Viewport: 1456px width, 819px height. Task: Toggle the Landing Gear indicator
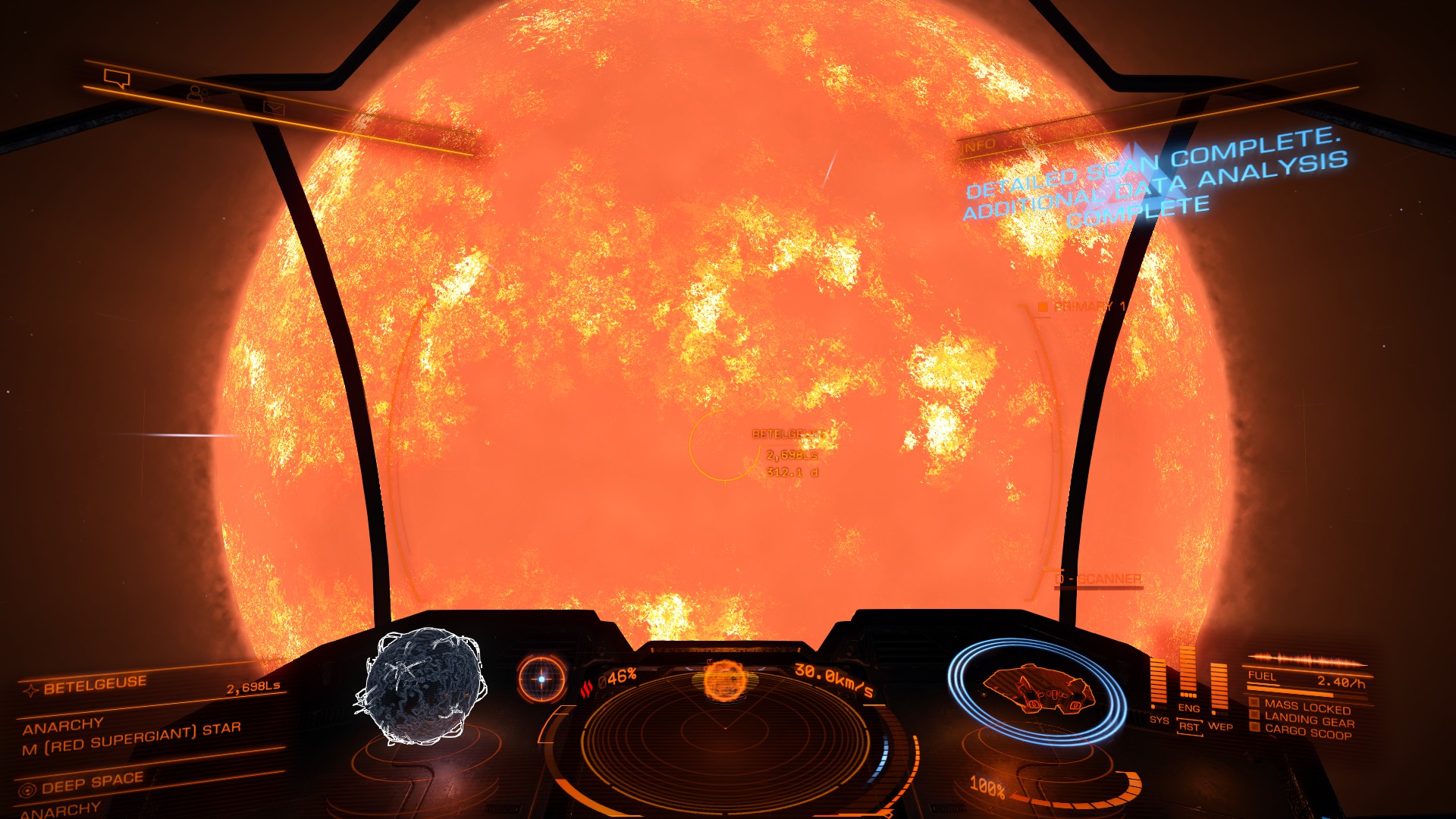(1308, 720)
